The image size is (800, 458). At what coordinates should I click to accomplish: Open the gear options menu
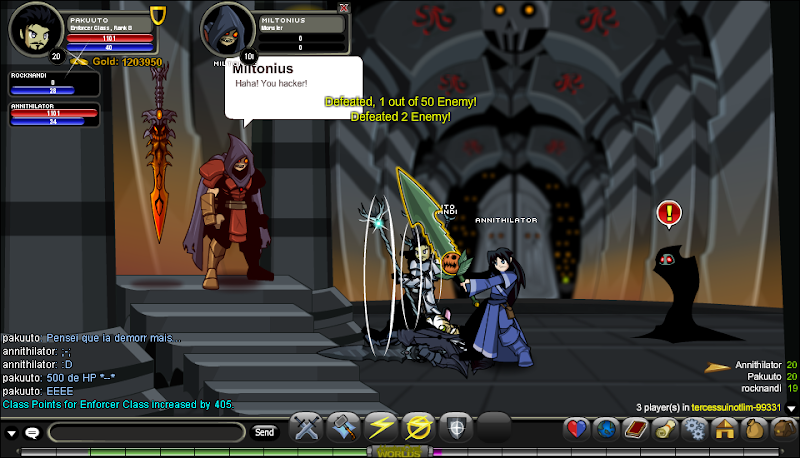[693, 429]
